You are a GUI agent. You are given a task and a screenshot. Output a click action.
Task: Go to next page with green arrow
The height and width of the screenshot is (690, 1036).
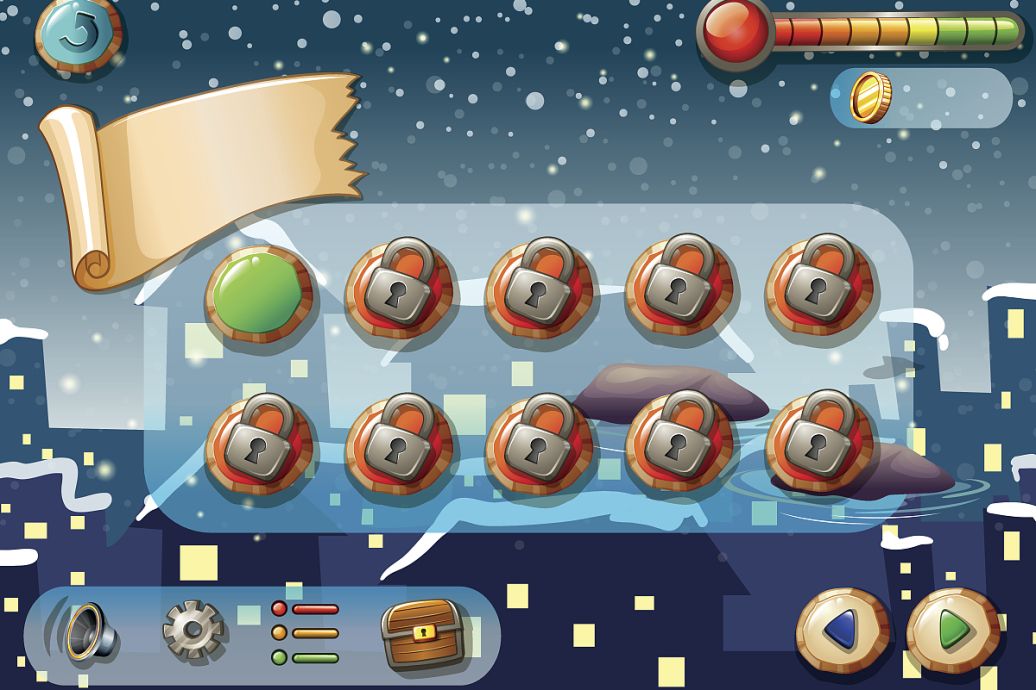point(953,631)
